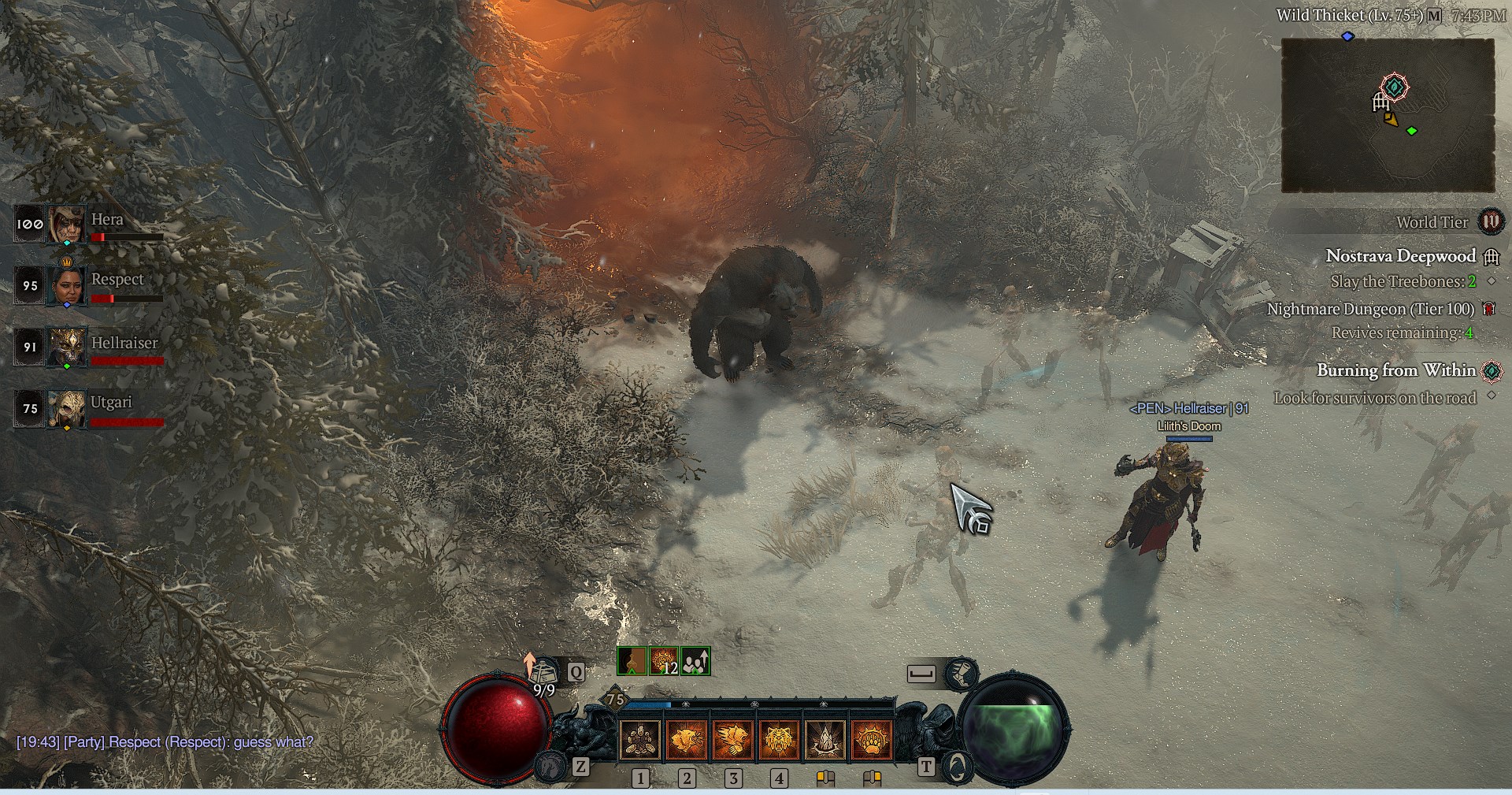
Task: Click the town portal icon
Action: [x=956, y=767]
